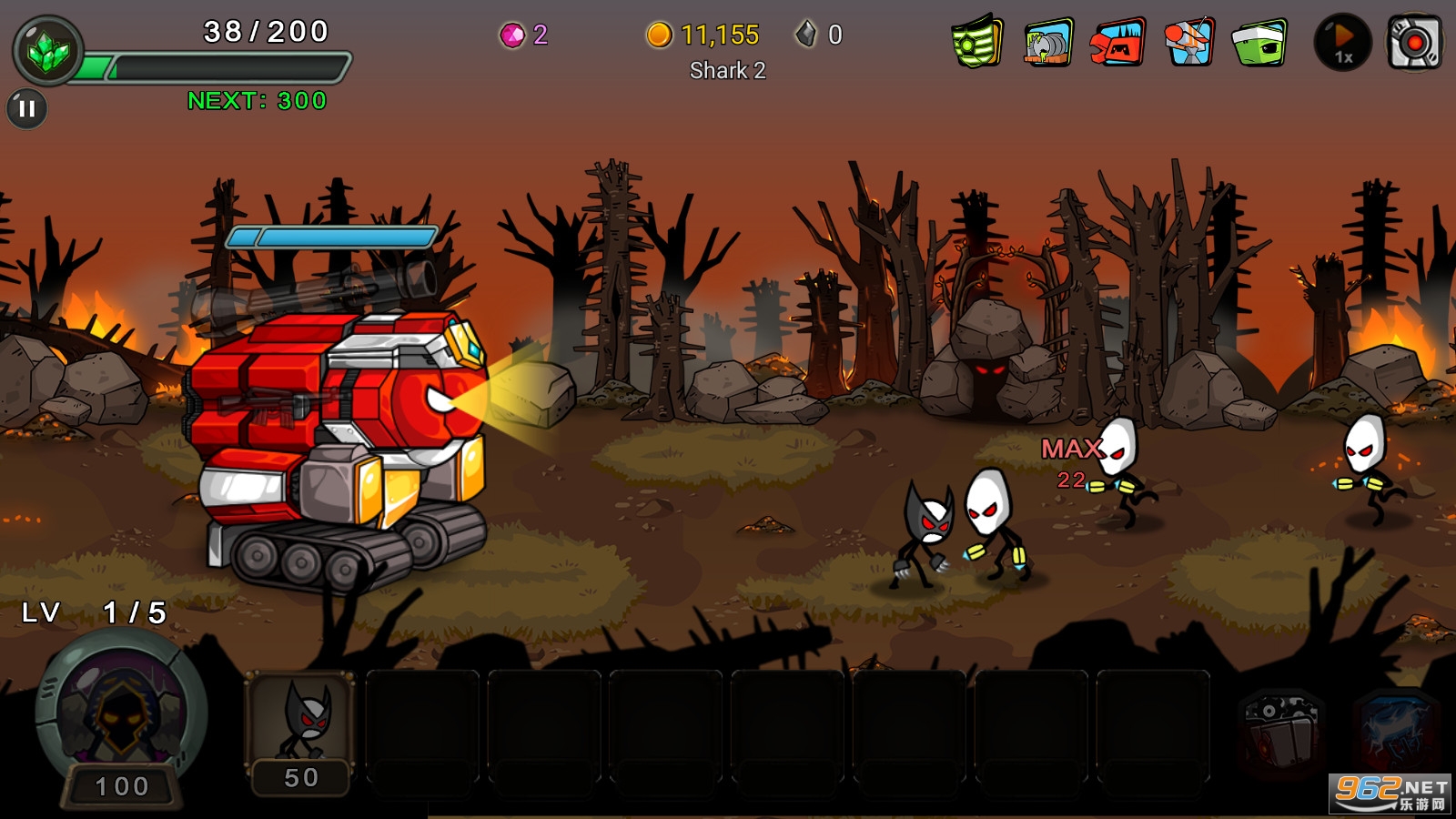
Task: Tap the green crystal energy icon
Action: (x=47, y=52)
